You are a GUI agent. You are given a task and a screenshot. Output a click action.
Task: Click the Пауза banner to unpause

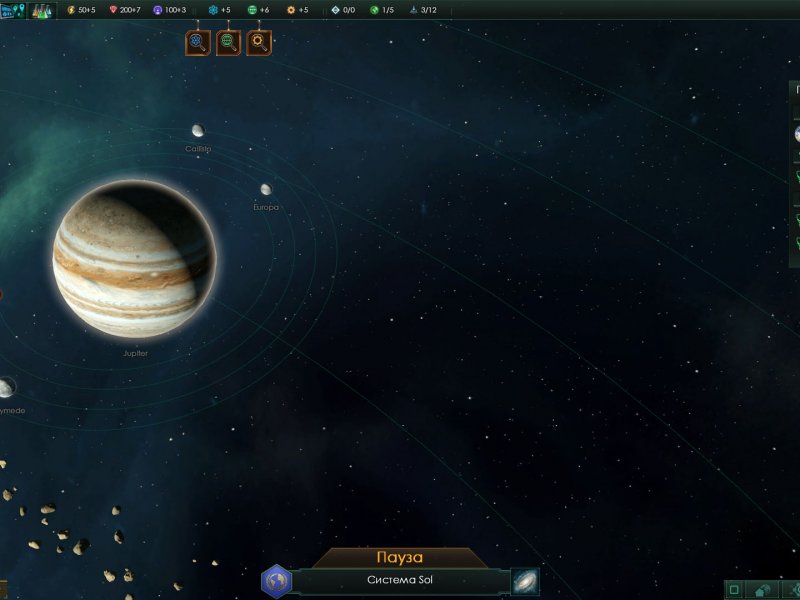point(400,557)
